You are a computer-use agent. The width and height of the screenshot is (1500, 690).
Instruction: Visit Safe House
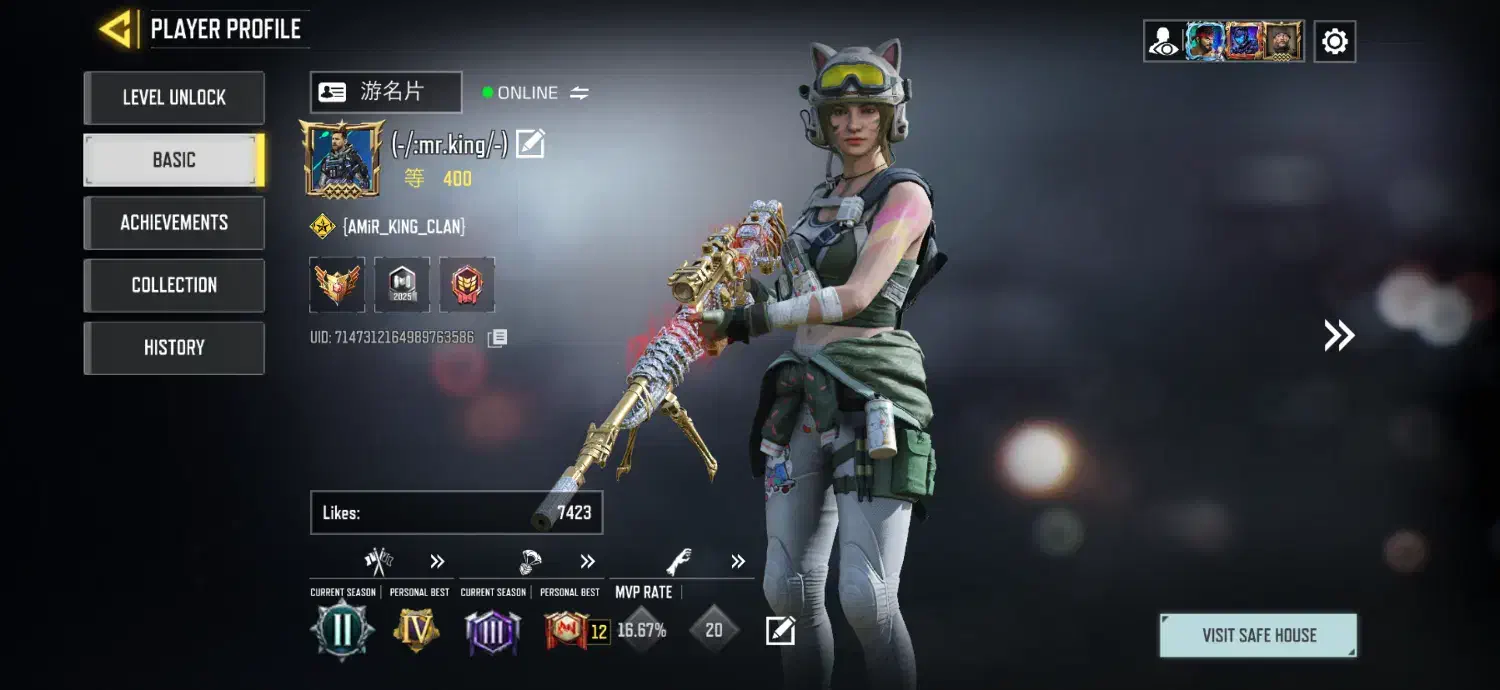[x=1258, y=636]
